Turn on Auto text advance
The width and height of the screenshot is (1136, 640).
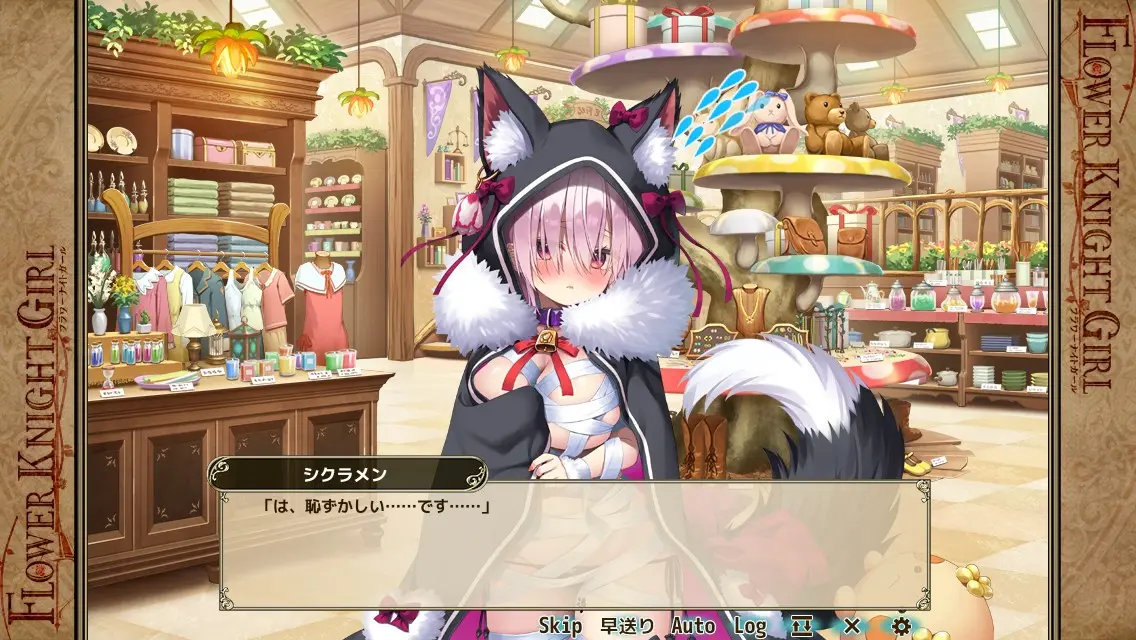coord(693,626)
